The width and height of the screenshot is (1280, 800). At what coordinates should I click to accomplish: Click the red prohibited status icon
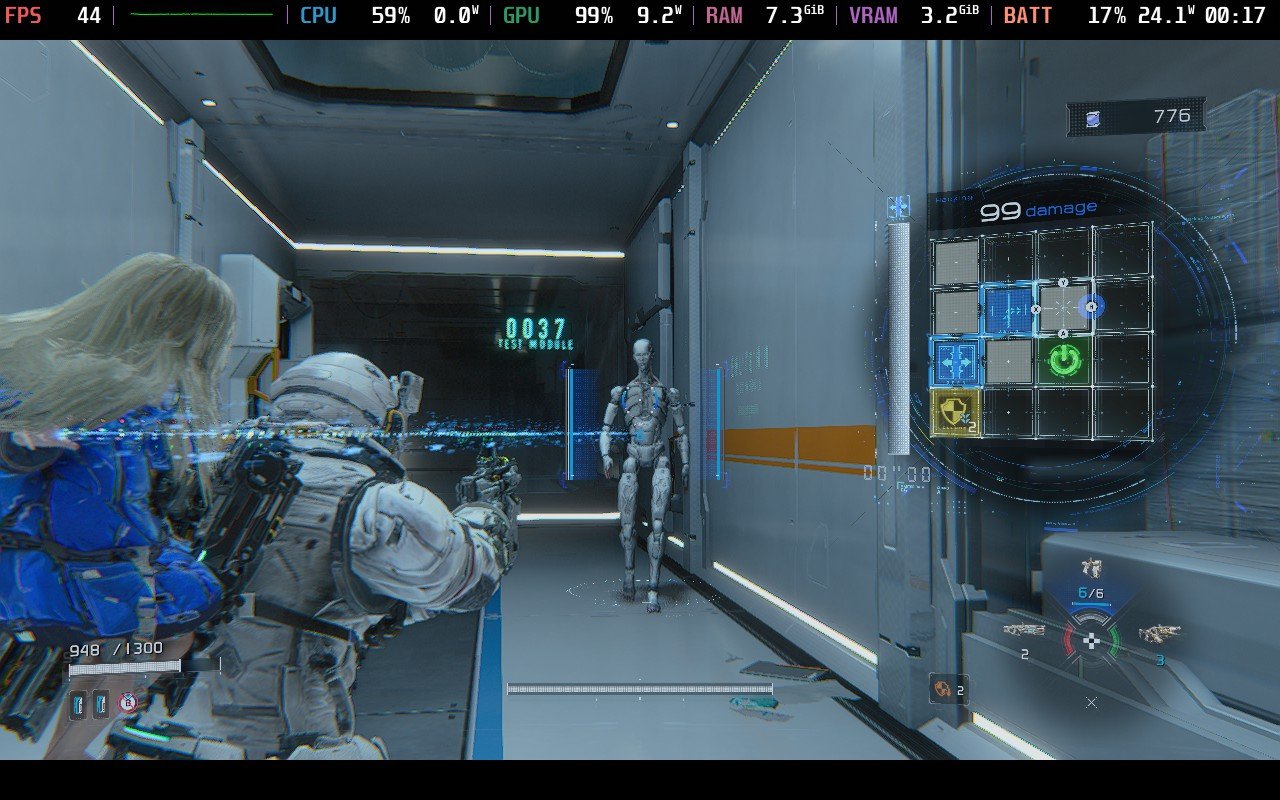tap(127, 703)
